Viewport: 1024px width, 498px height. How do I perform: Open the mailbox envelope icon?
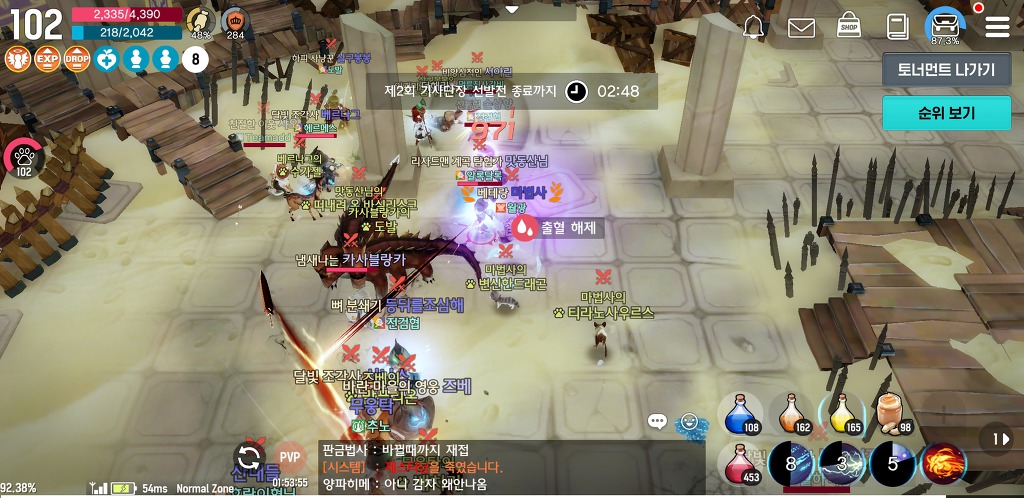pos(801,28)
